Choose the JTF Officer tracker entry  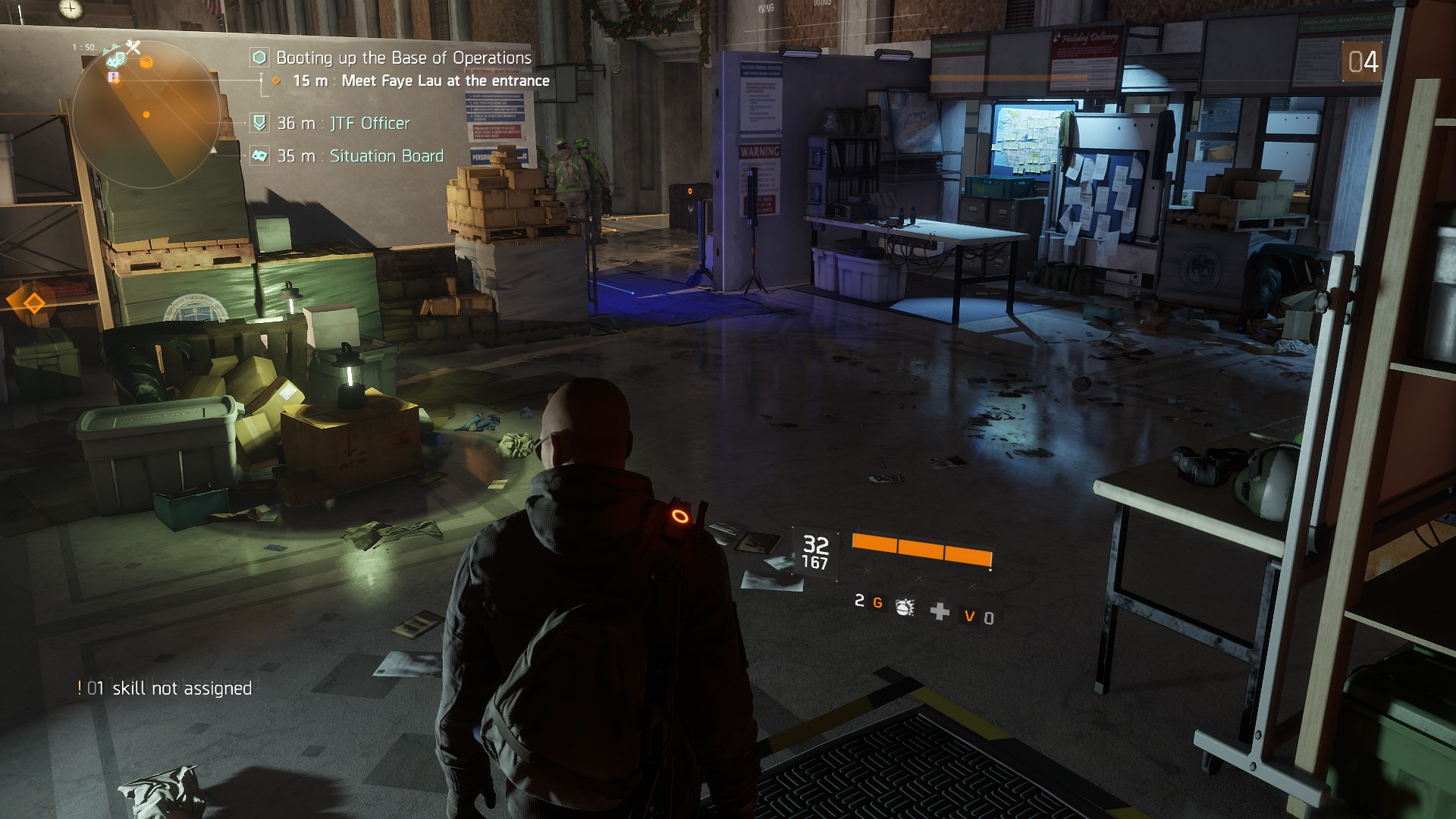point(369,123)
